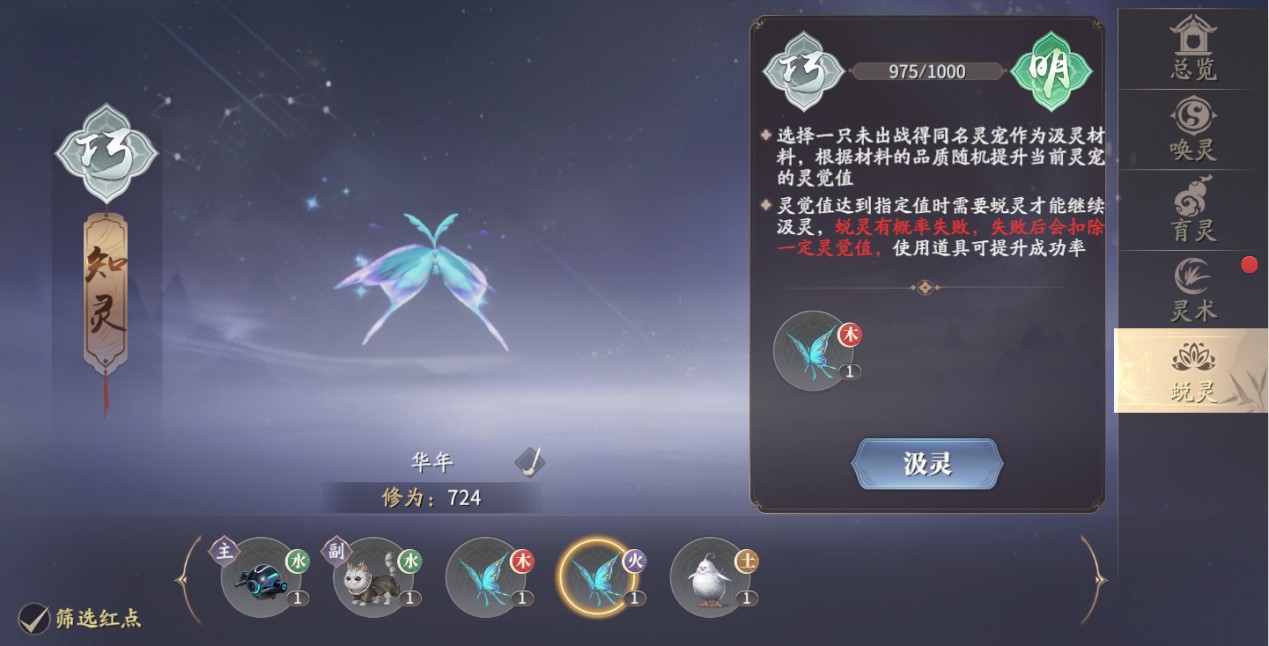This screenshot has height=646, width=1269.
Task: Open the 唤灵 tab
Action: click(x=1192, y=130)
